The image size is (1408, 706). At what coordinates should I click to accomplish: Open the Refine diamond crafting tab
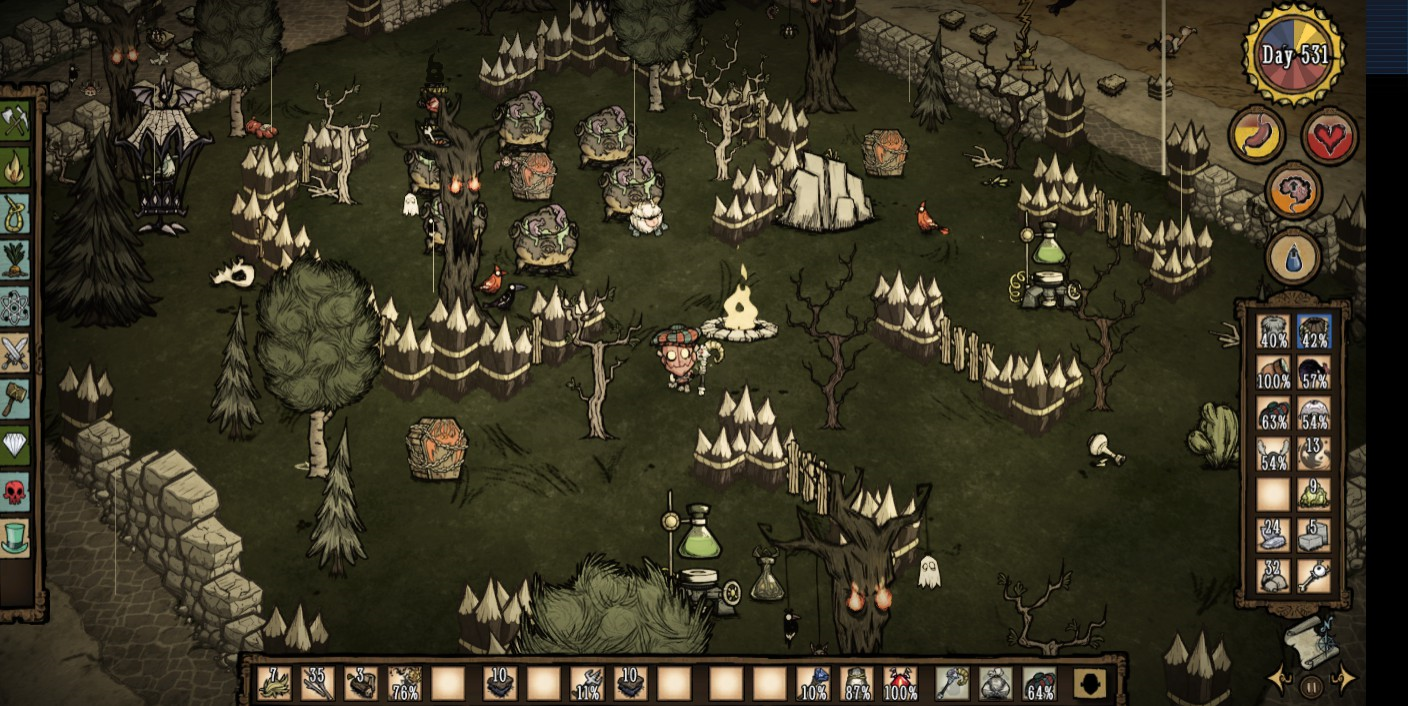click(x=15, y=446)
